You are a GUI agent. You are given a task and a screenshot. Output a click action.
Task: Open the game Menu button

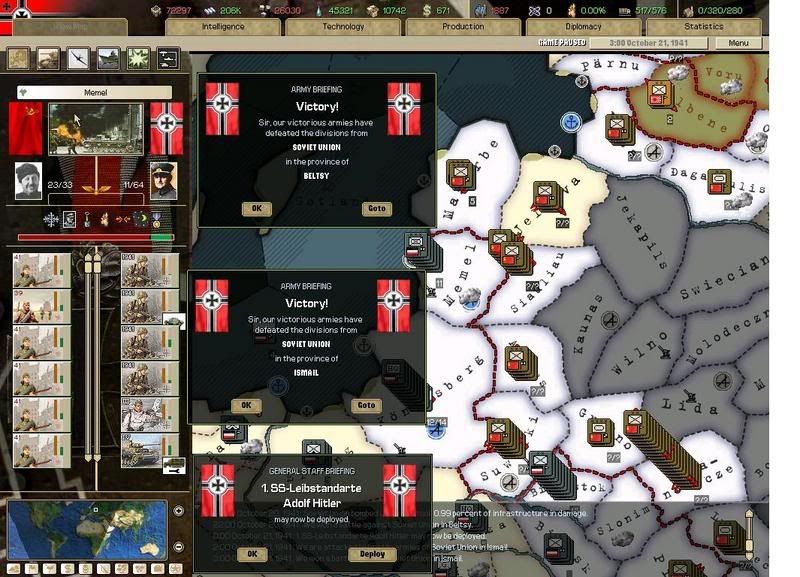738,44
